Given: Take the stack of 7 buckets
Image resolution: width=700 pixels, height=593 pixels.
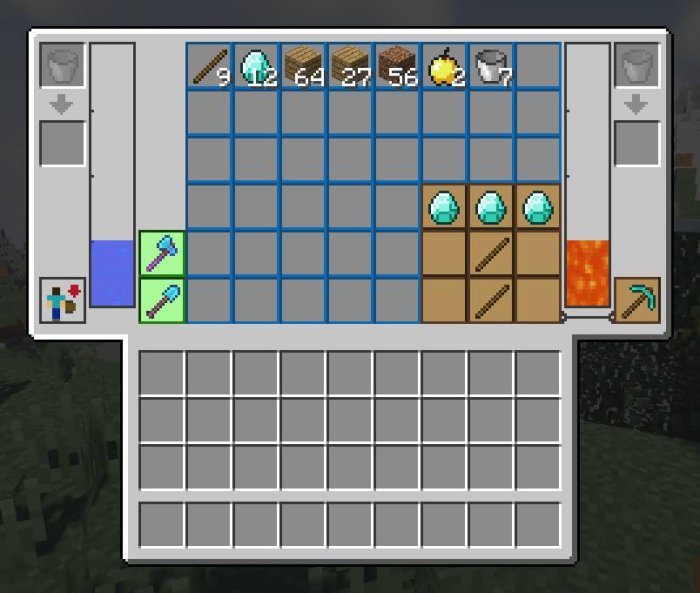Looking at the screenshot, I should point(491,66).
